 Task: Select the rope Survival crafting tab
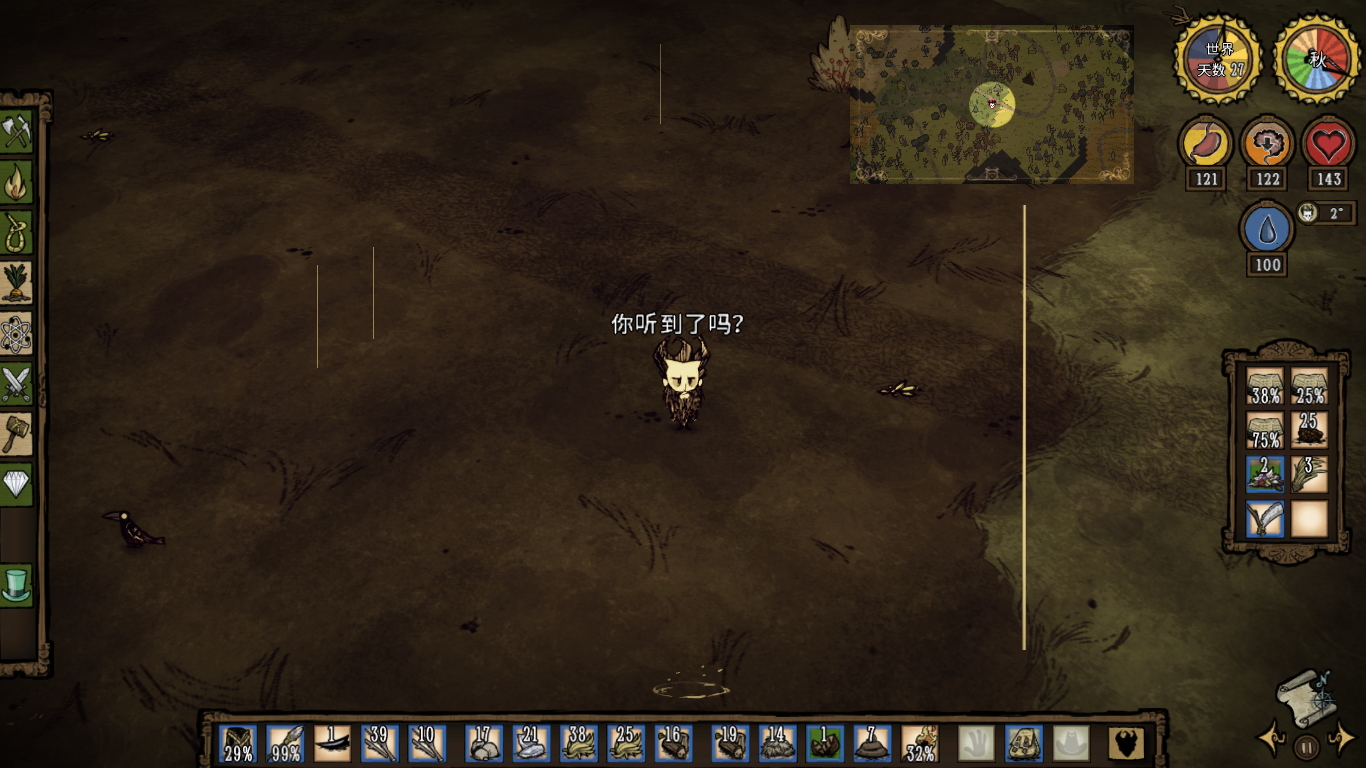point(17,232)
